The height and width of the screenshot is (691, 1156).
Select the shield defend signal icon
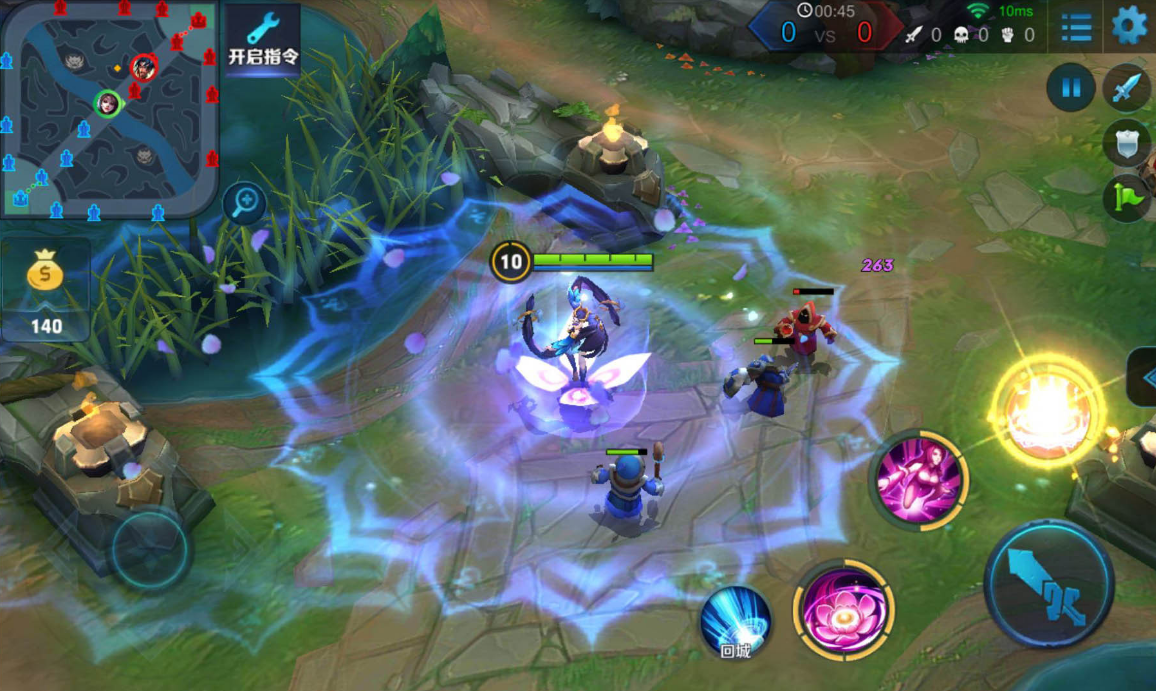tap(1127, 143)
